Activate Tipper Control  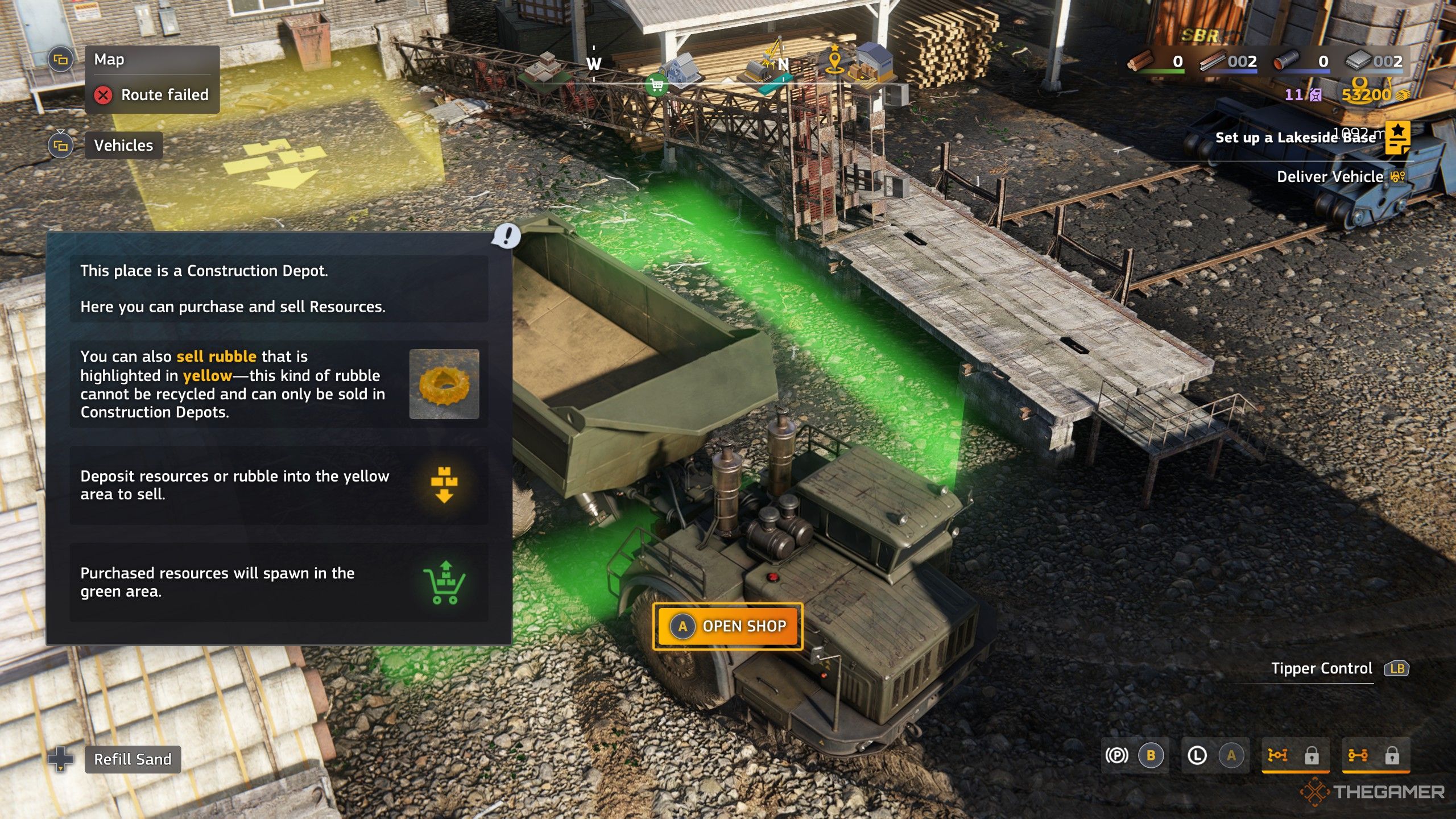[1322, 669]
